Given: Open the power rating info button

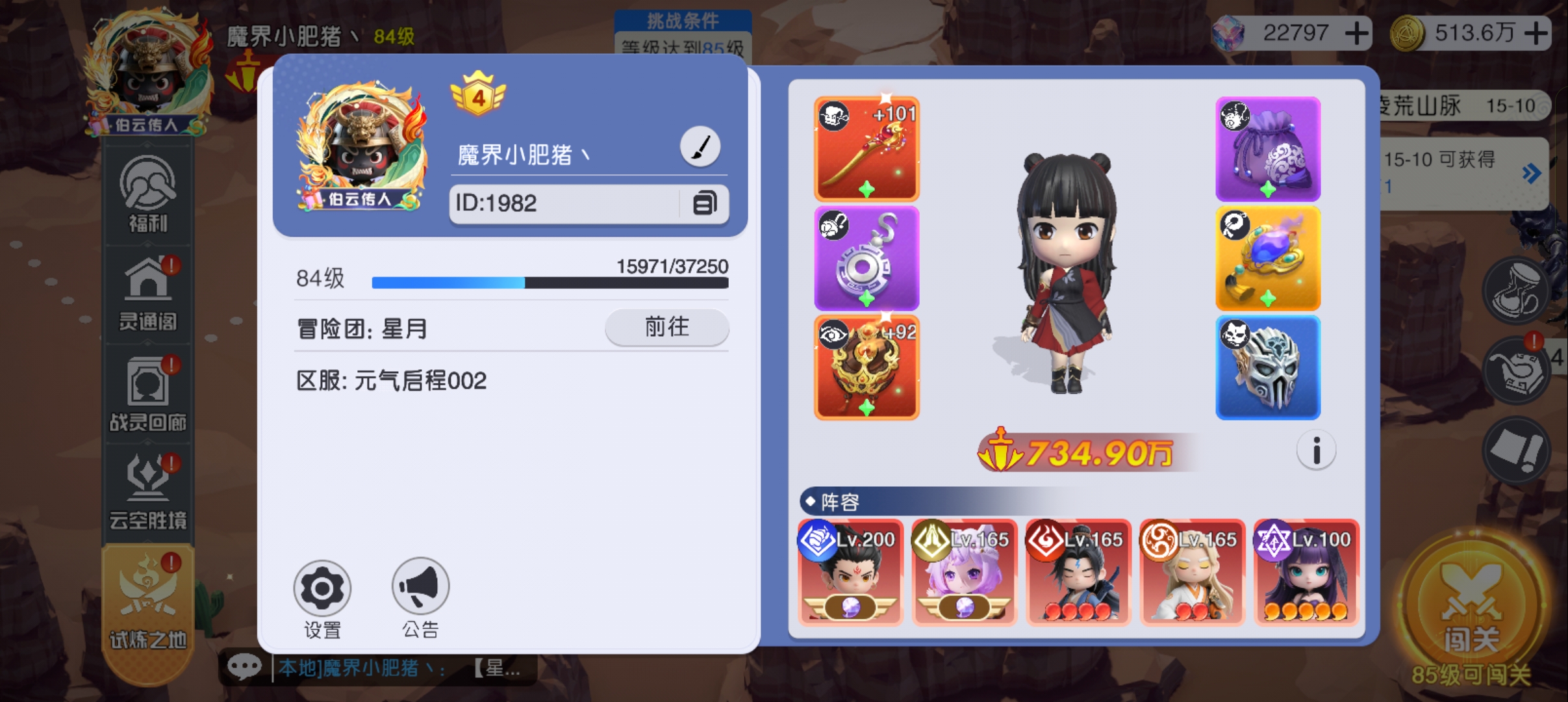Looking at the screenshot, I should (x=1317, y=450).
